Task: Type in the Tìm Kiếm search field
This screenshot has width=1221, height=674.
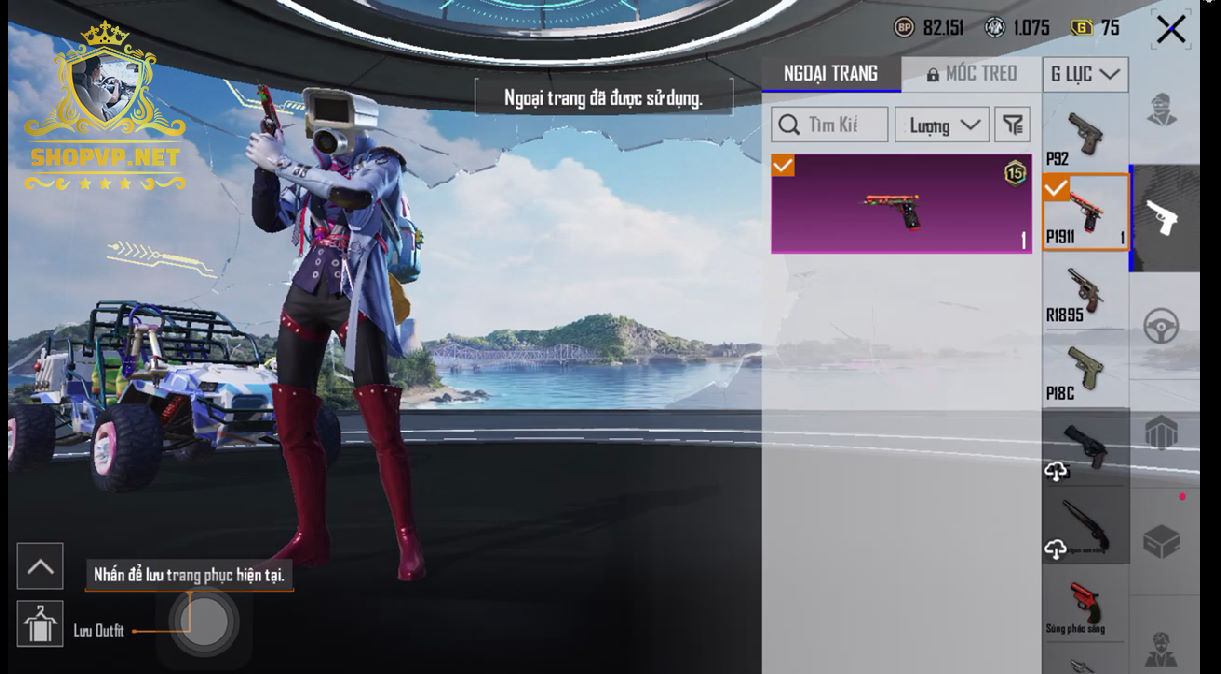Action: coord(830,125)
